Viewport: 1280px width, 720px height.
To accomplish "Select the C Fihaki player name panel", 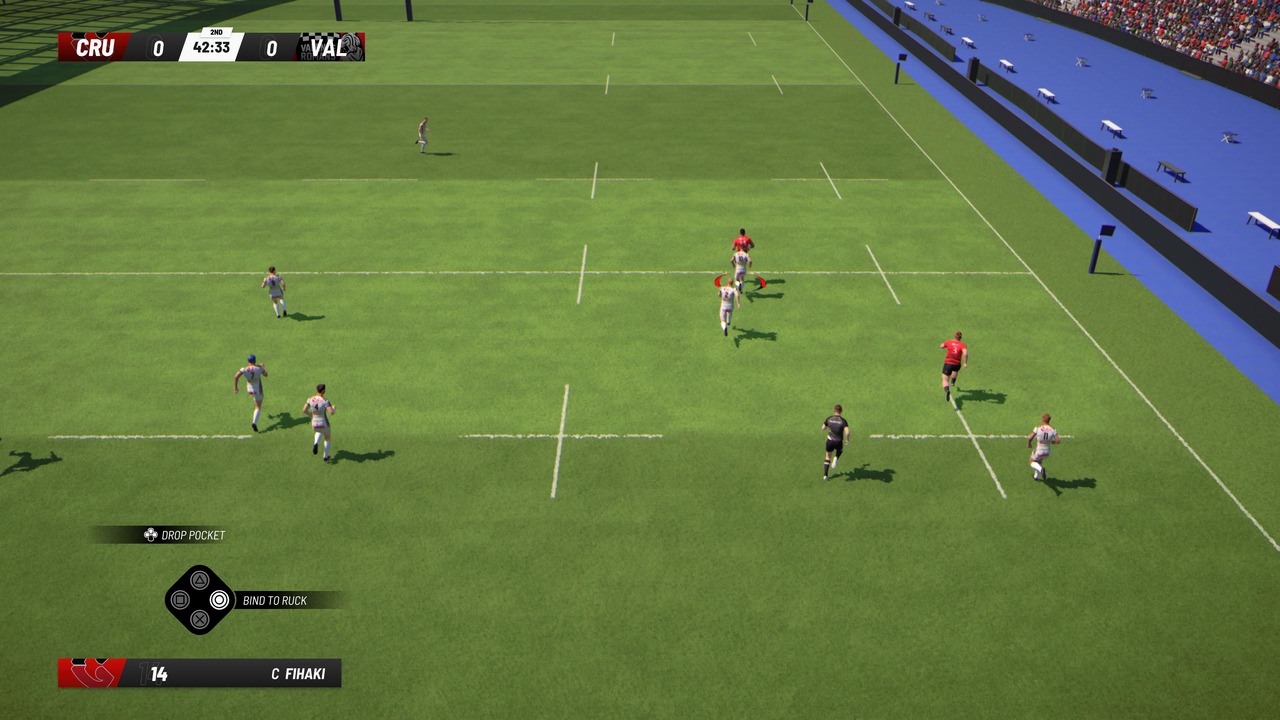I will [x=298, y=674].
